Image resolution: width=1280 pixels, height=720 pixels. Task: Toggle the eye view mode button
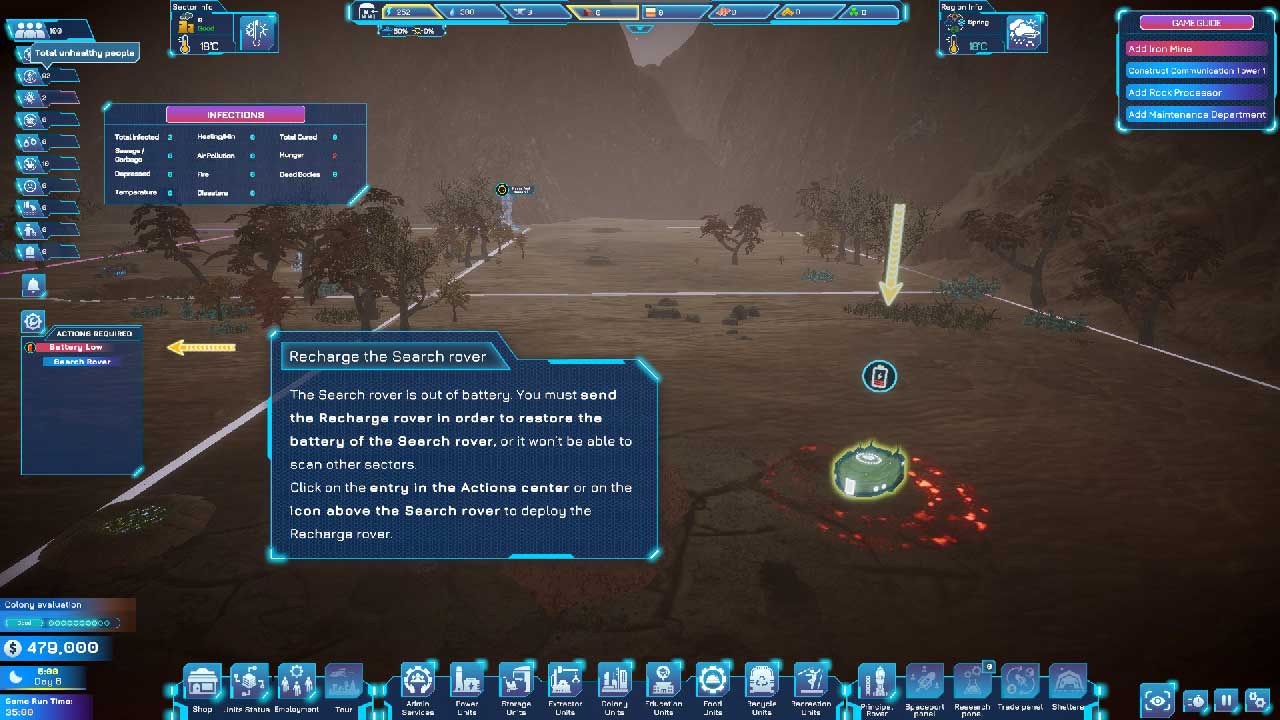click(1158, 700)
